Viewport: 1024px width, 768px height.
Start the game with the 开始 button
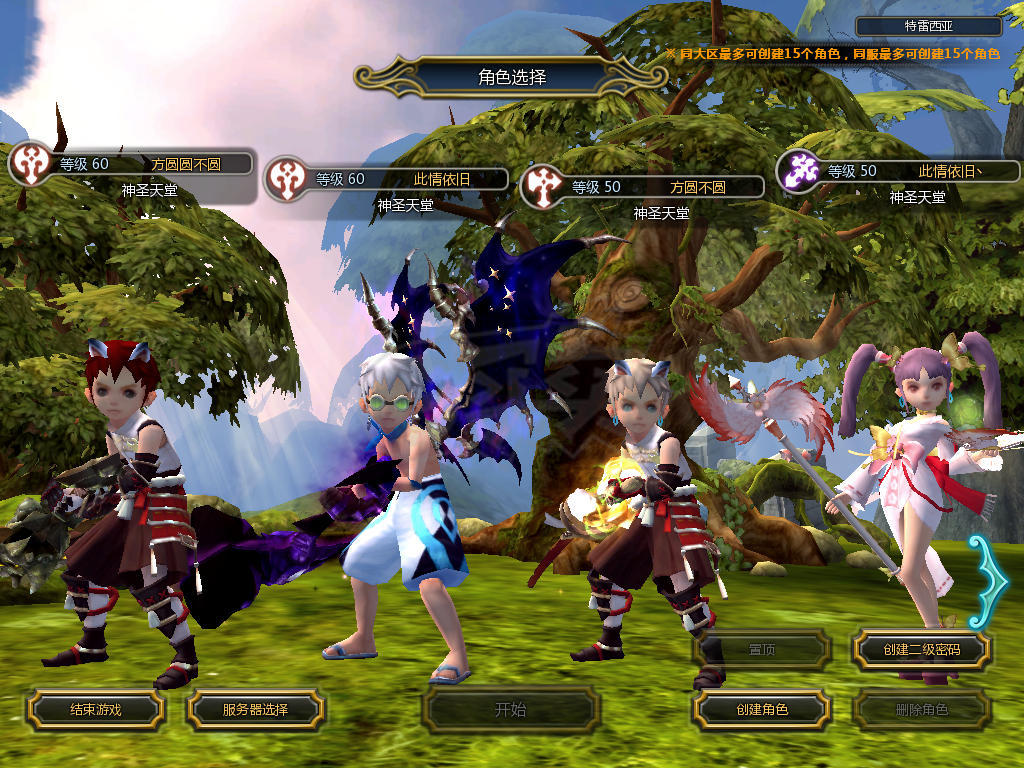click(x=510, y=710)
